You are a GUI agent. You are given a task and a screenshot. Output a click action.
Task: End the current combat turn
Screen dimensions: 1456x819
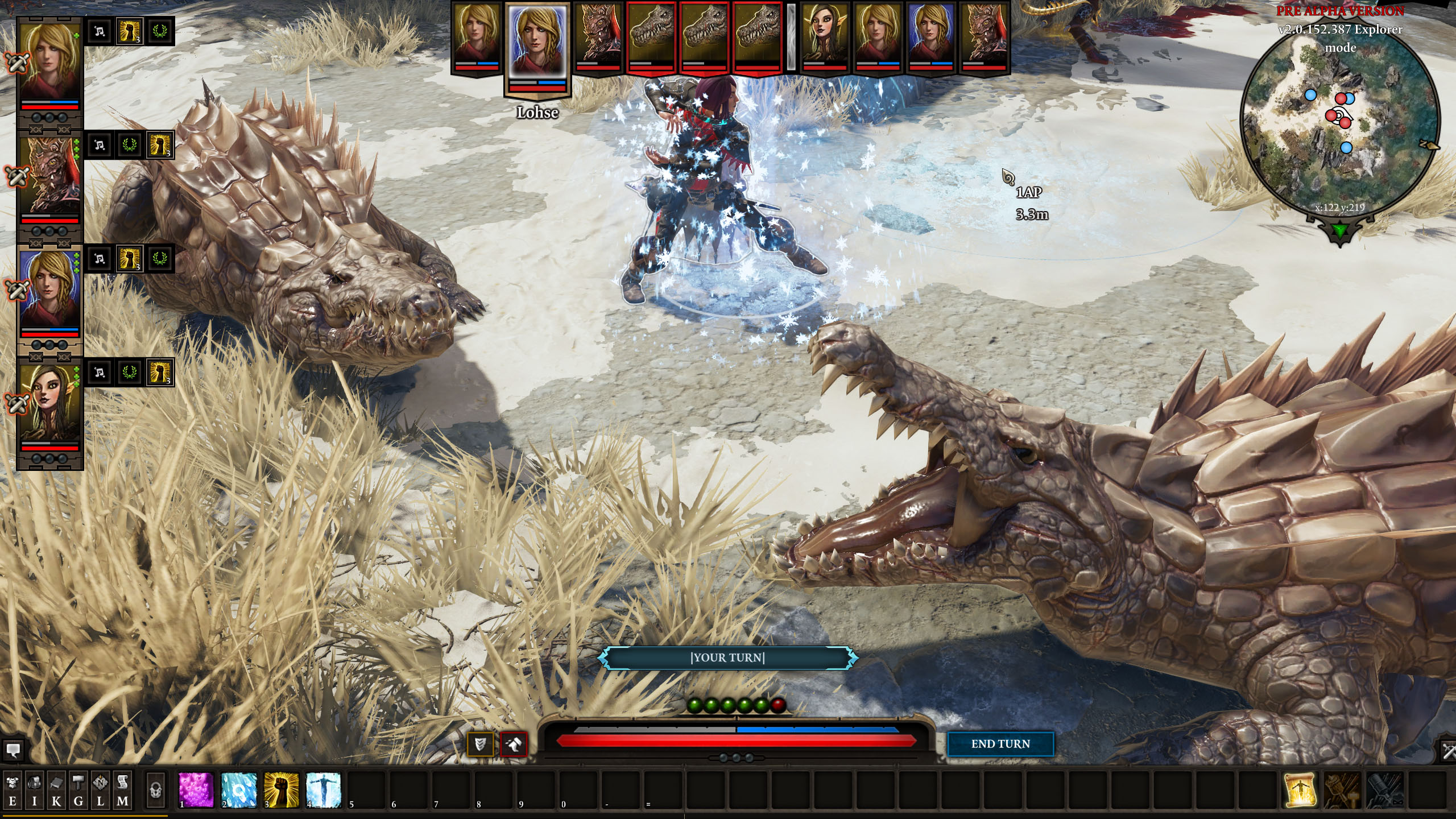(1000, 744)
